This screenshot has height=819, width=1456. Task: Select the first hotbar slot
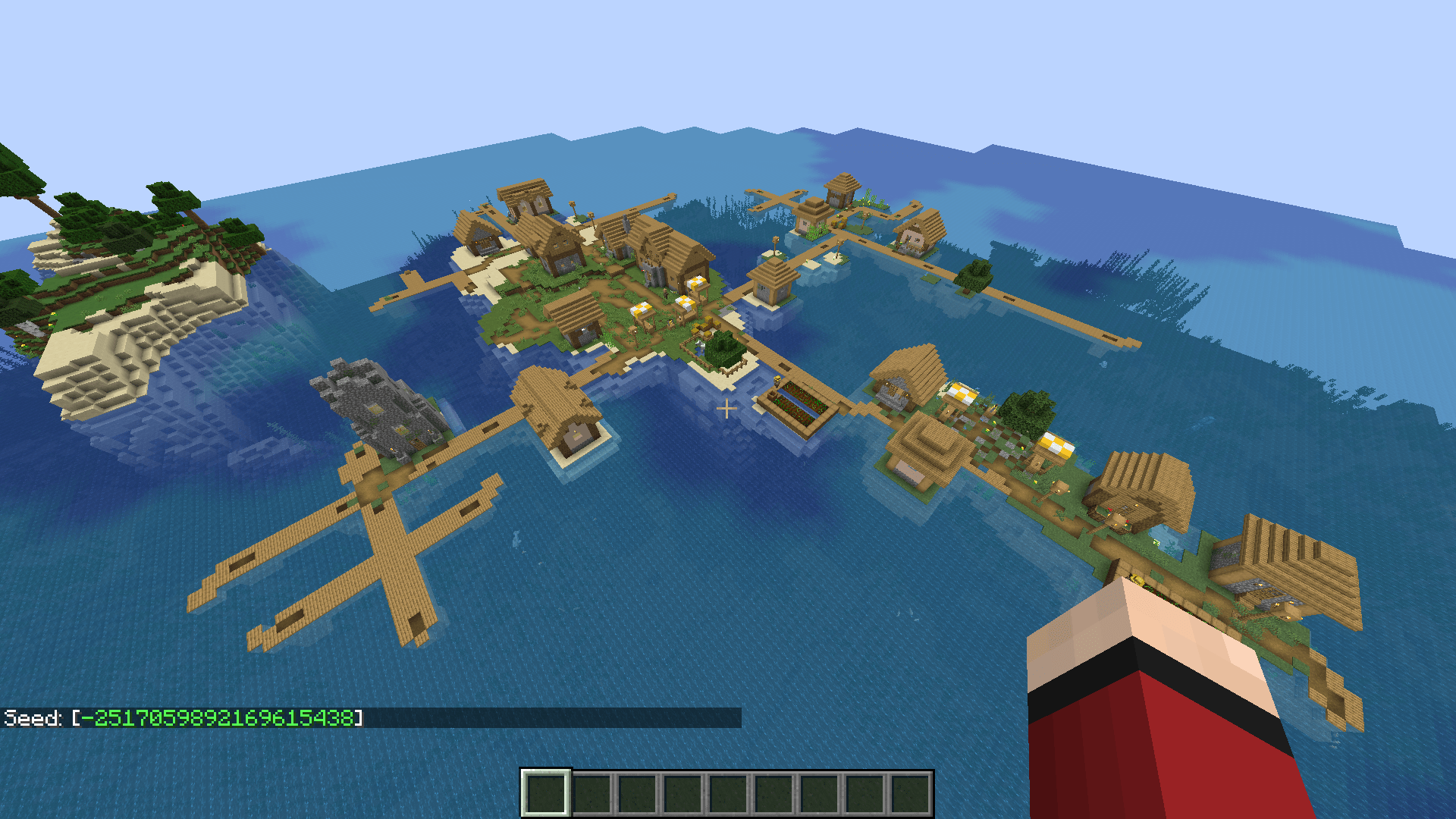point(548,792)
